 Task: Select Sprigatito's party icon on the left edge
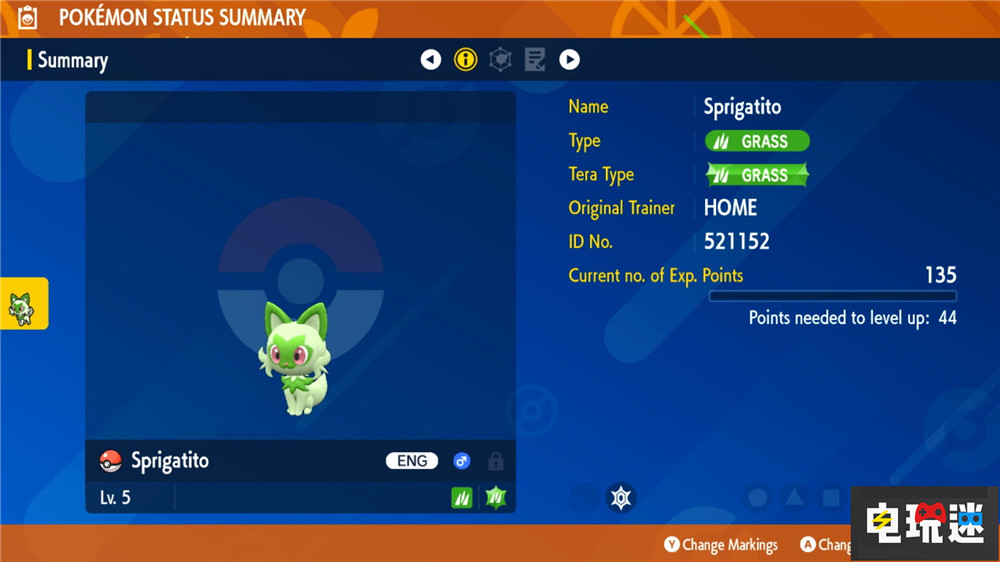22,304
